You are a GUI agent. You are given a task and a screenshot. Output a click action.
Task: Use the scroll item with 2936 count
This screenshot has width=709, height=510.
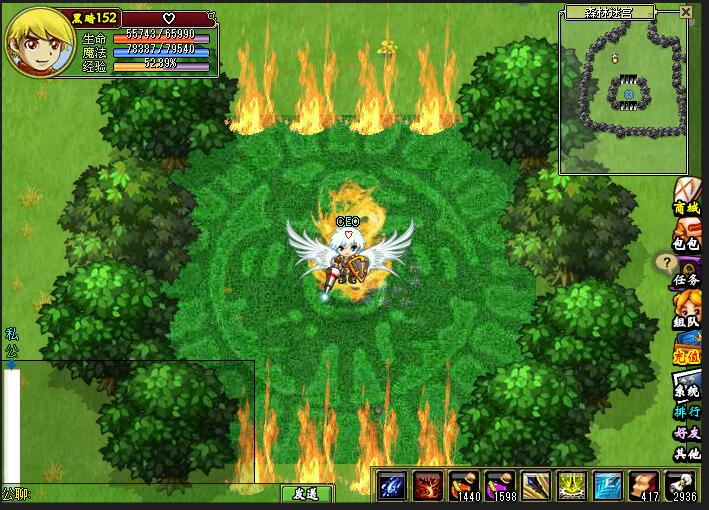click(681, 485)
